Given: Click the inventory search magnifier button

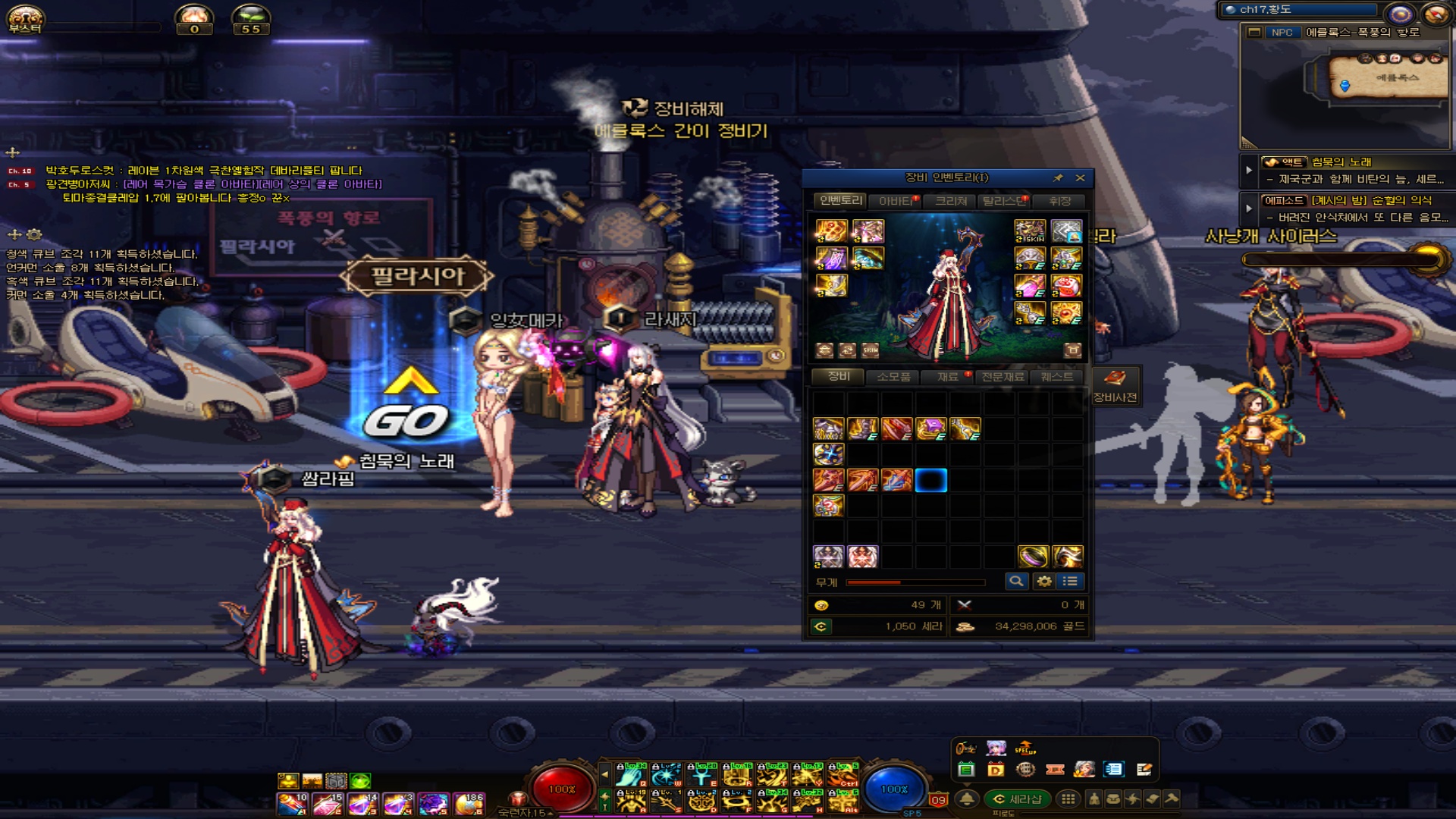Looking at the screenshot, I should click(x=1016, y=582).
